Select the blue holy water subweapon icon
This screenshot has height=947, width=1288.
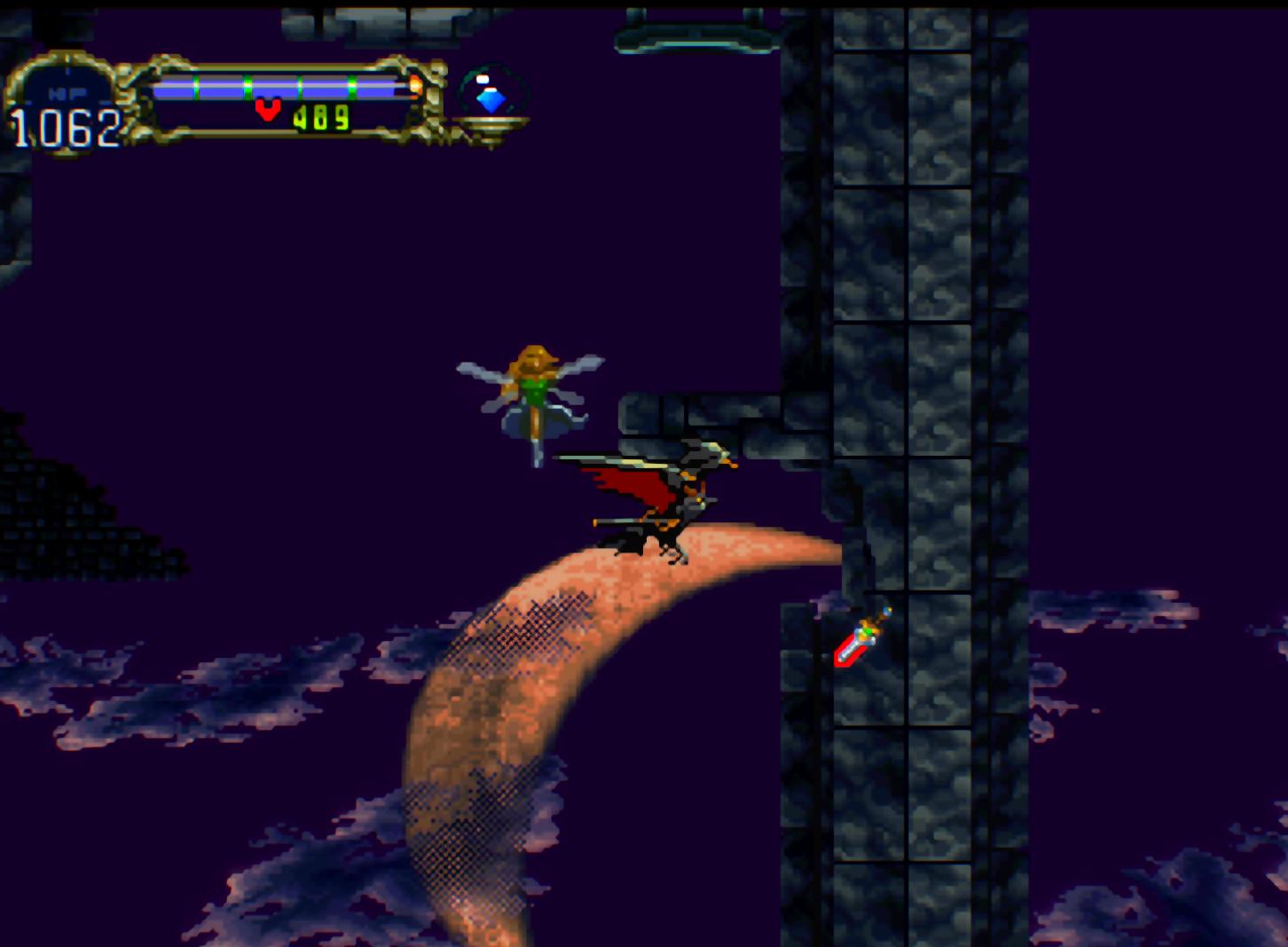[491, 96]
